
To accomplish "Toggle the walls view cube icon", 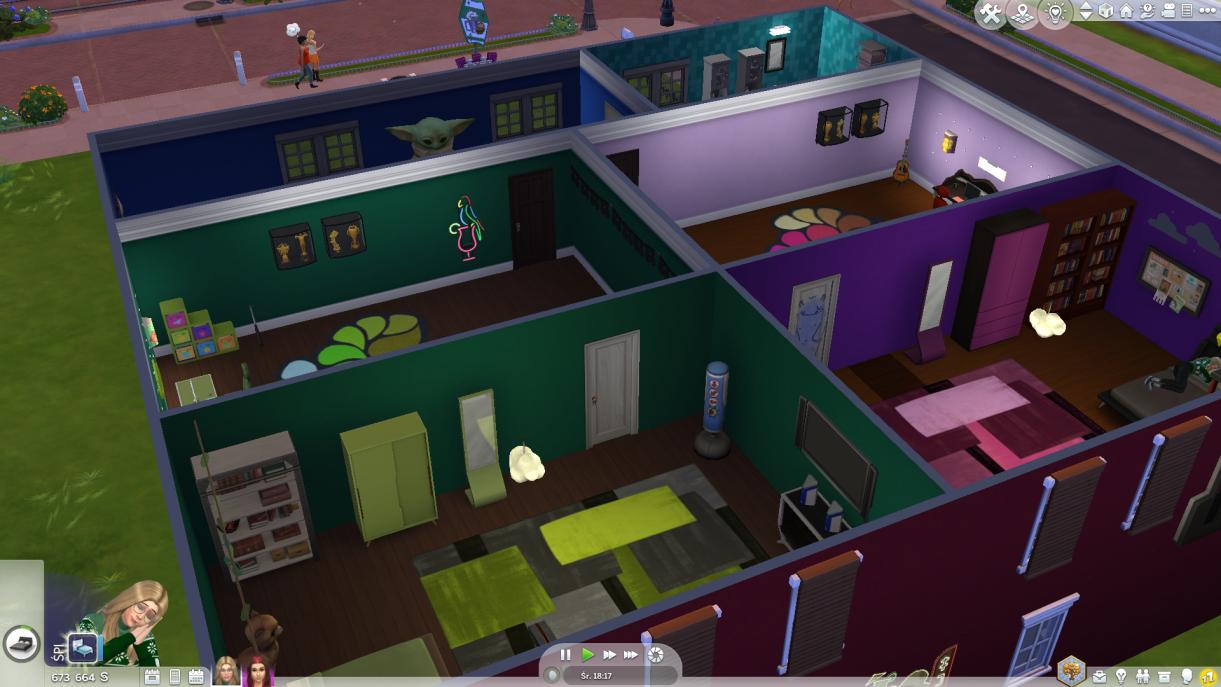I will [1106, 12].
